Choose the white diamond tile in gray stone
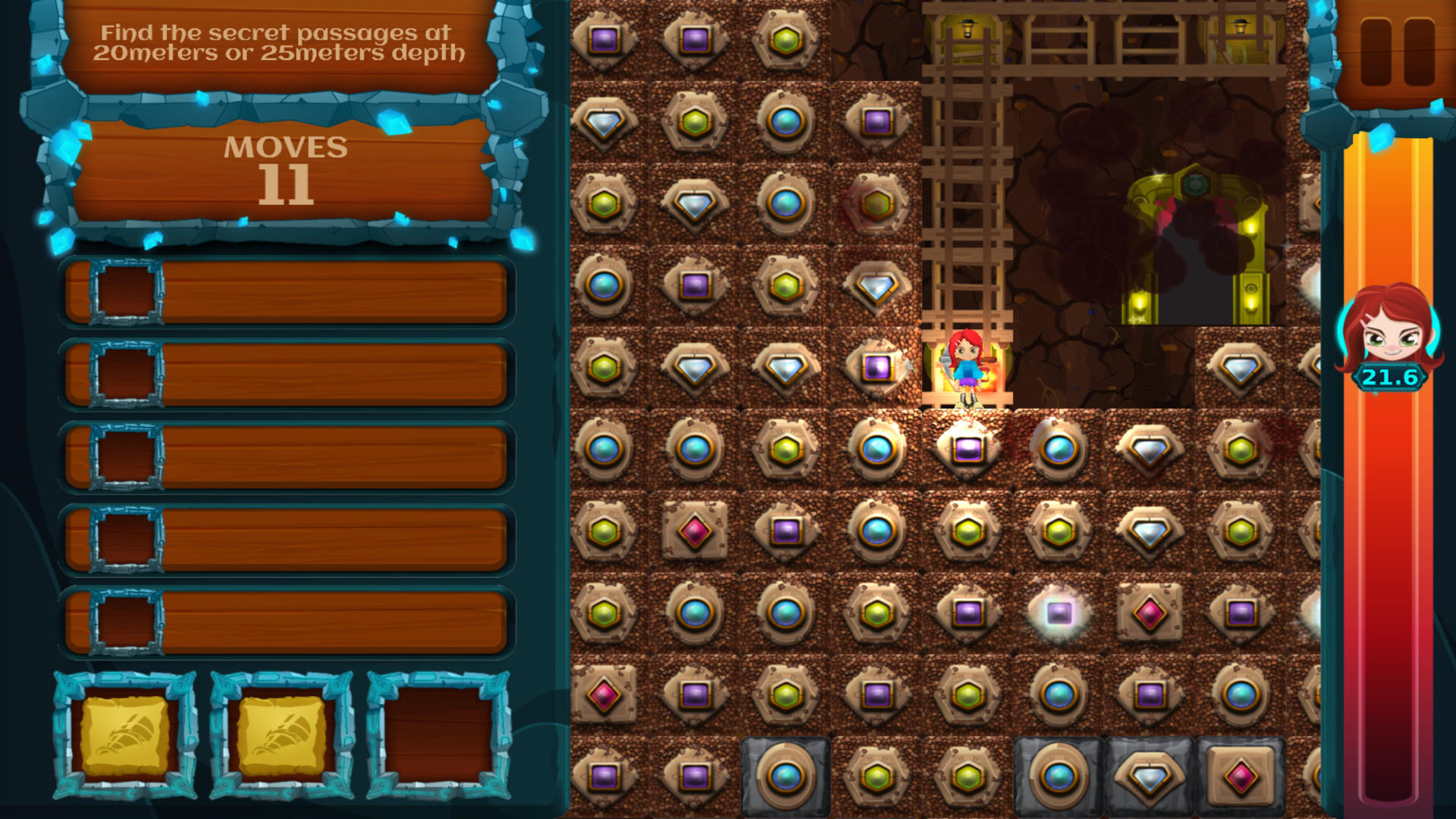The image size is (1456, 819). (1150, 777)
